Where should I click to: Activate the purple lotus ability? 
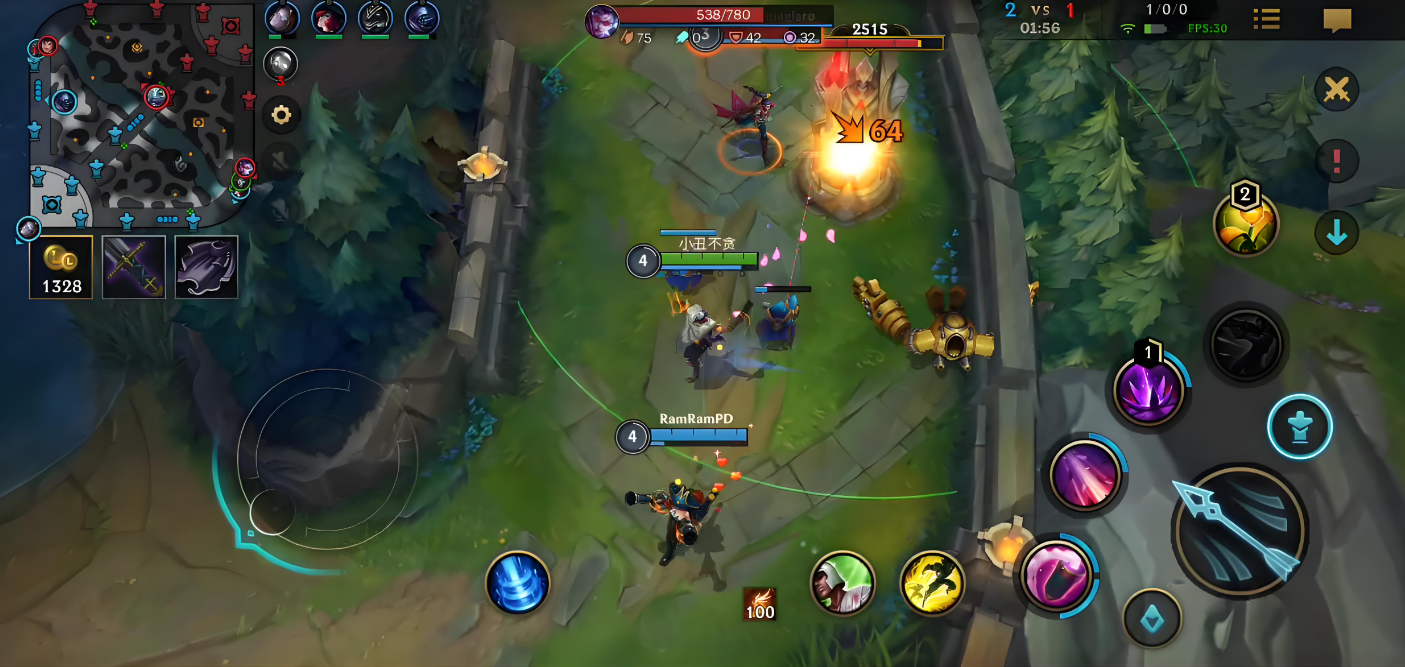pyautogui.click(x=1149, y=390)
